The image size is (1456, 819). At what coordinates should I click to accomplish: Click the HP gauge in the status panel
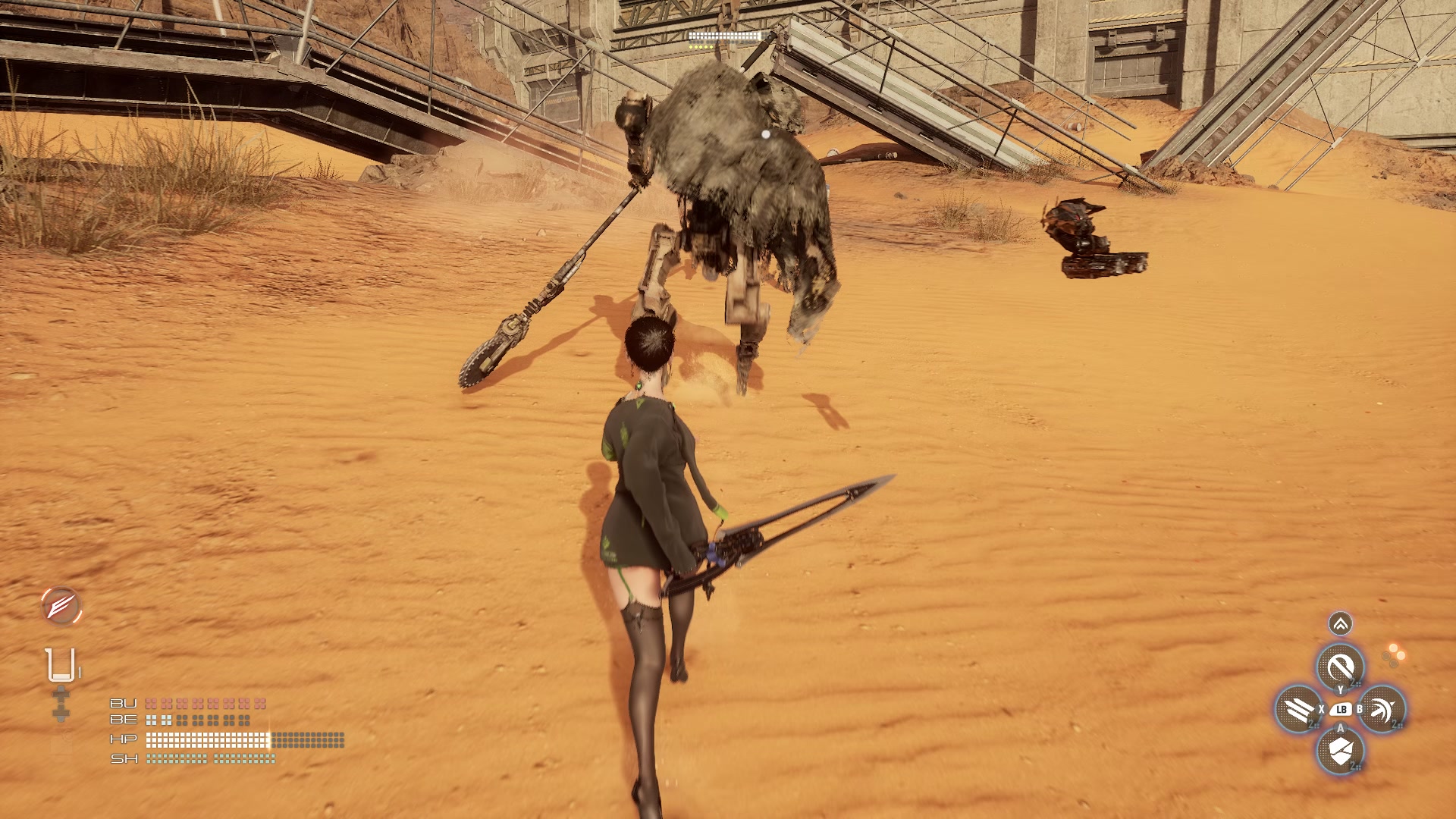coord(209,740)
